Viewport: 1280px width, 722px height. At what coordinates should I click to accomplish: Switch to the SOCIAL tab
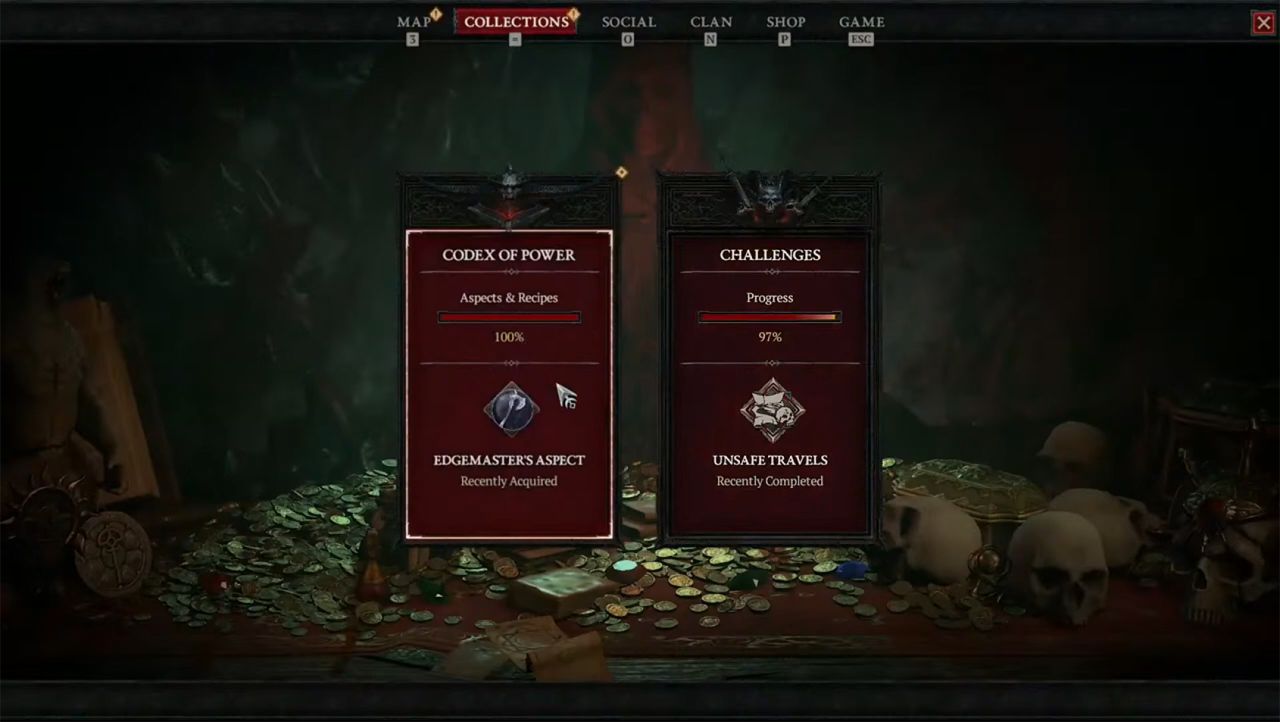pos(628,21)
